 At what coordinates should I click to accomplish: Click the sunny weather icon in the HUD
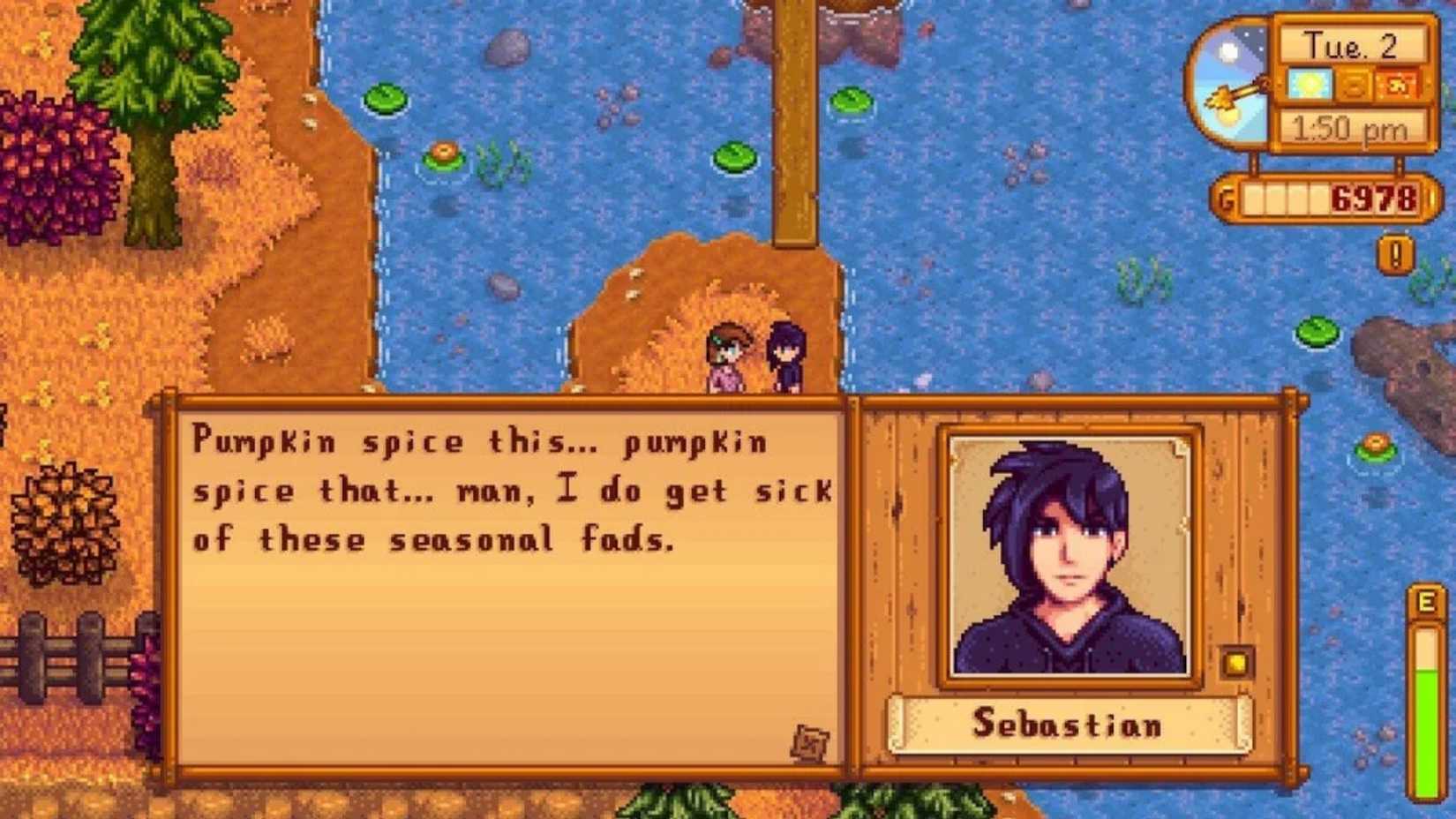[1310, 84]
